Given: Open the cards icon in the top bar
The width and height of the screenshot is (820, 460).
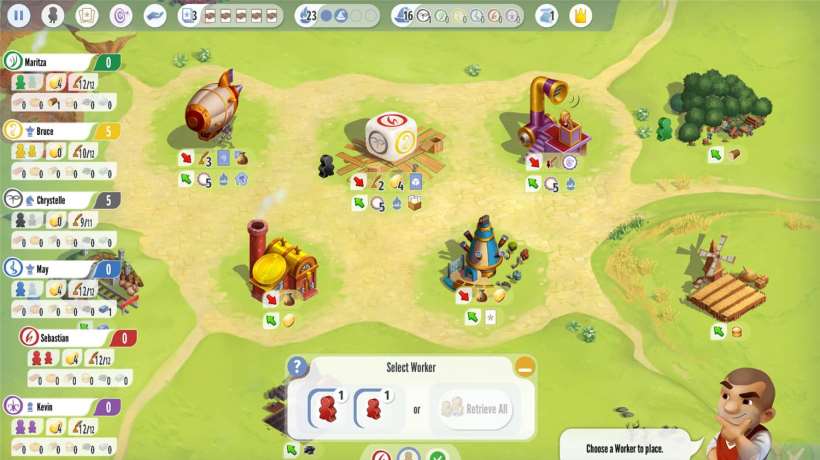Looking at the screenshot, I should pyautogui.click(x=87, y=15).
